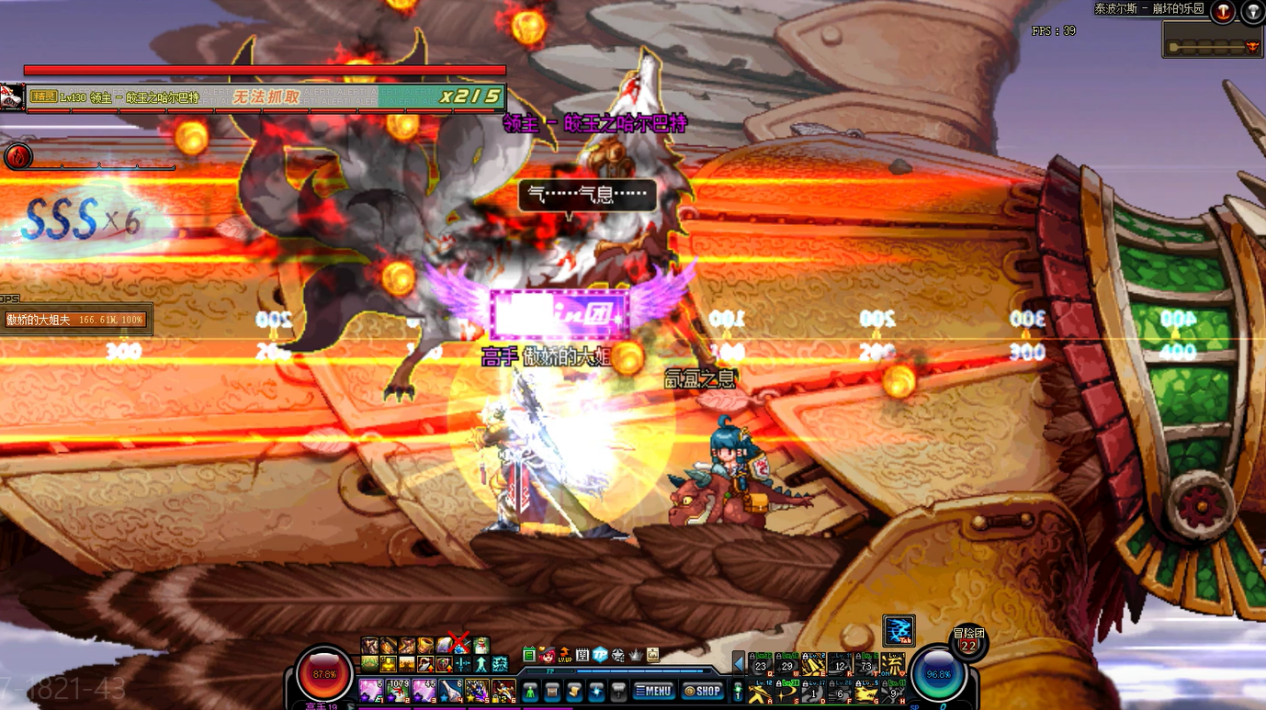The width and height of the screenshot is (1266, 710).
Task: Activate the blue Tab skill icon
Action: coord(898,630)
